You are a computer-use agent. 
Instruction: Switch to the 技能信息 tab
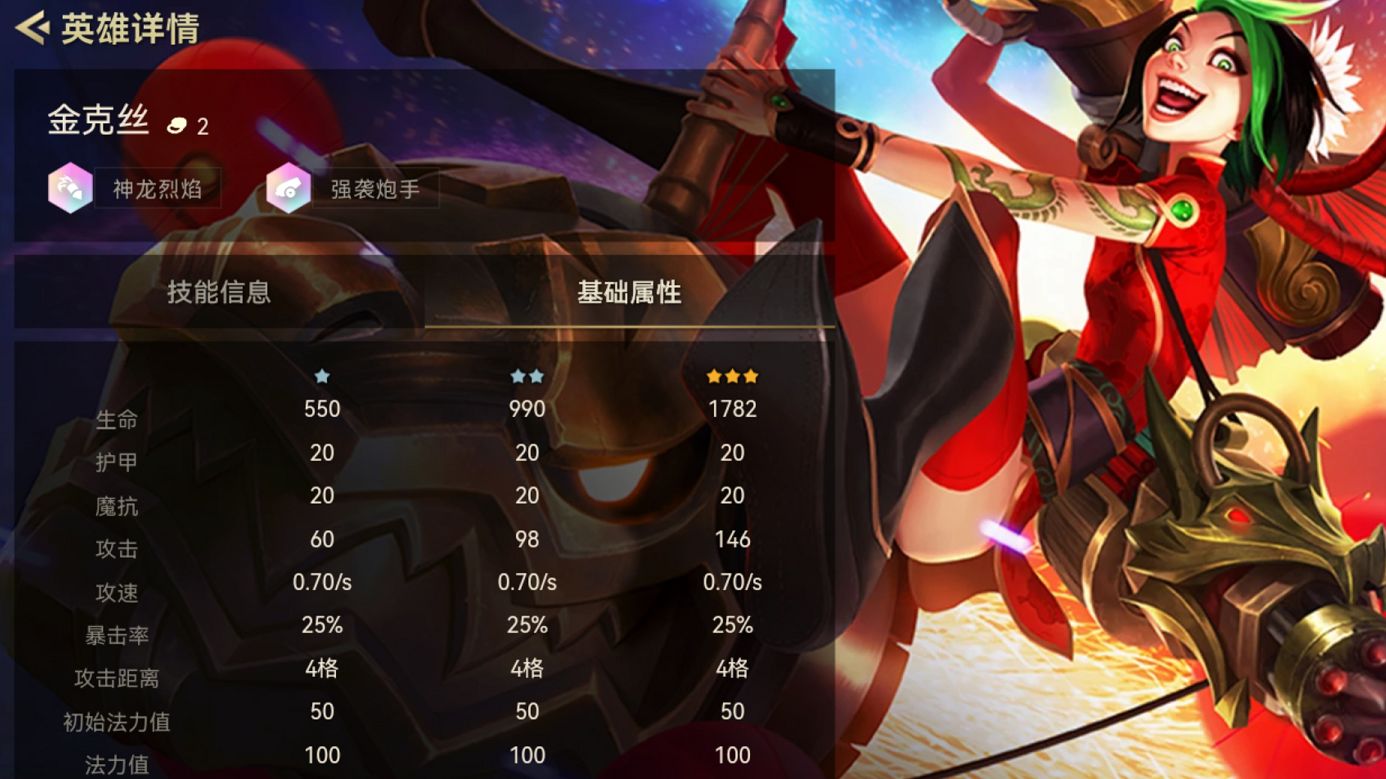219,292
